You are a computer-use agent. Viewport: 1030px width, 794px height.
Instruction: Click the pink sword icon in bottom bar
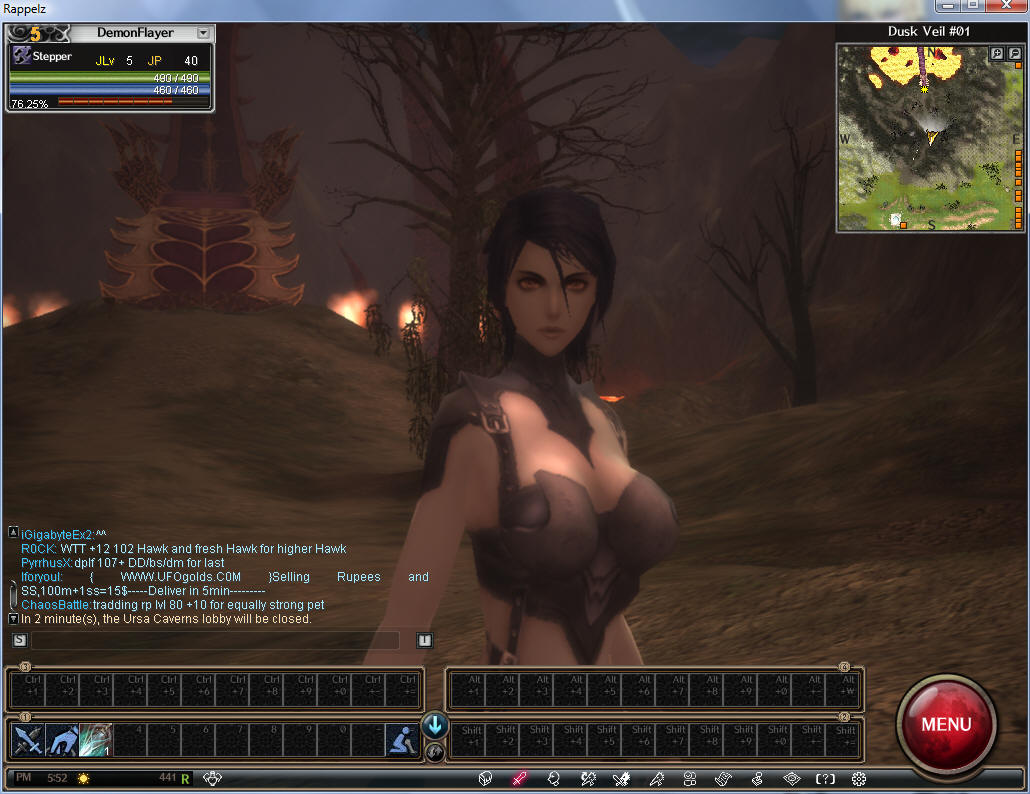click(519, 778)
